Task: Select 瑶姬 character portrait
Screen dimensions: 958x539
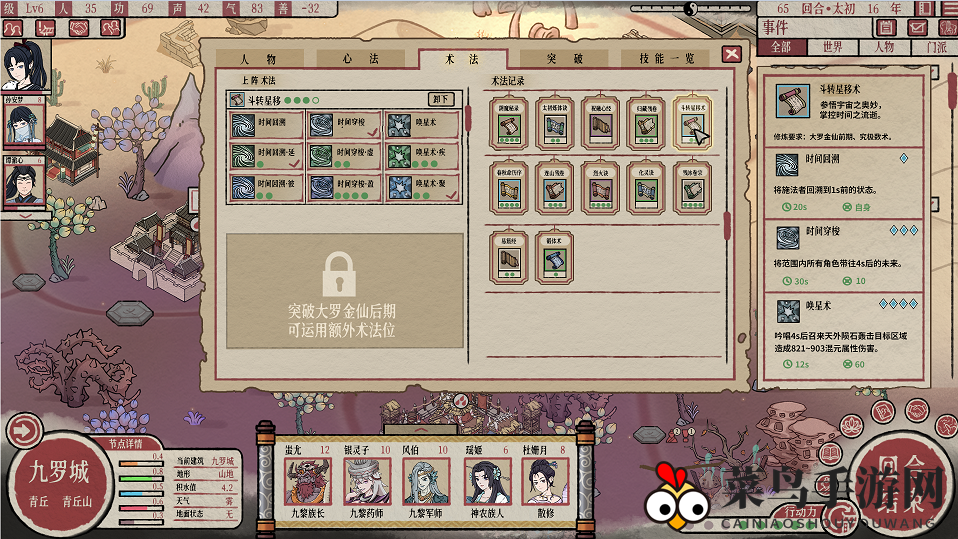Action: tap(483, 480)
